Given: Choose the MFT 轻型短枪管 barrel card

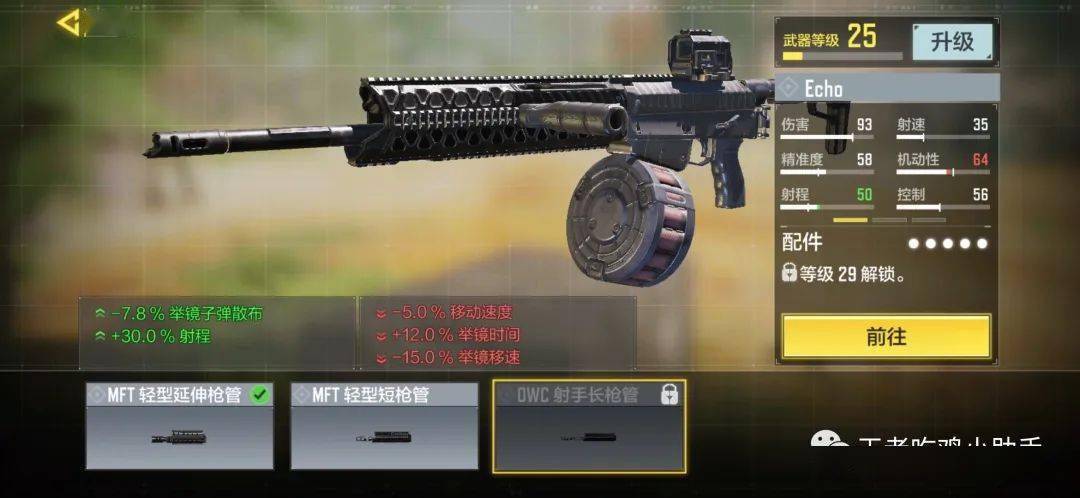Looking at the screenshot, I should point(384,426).
